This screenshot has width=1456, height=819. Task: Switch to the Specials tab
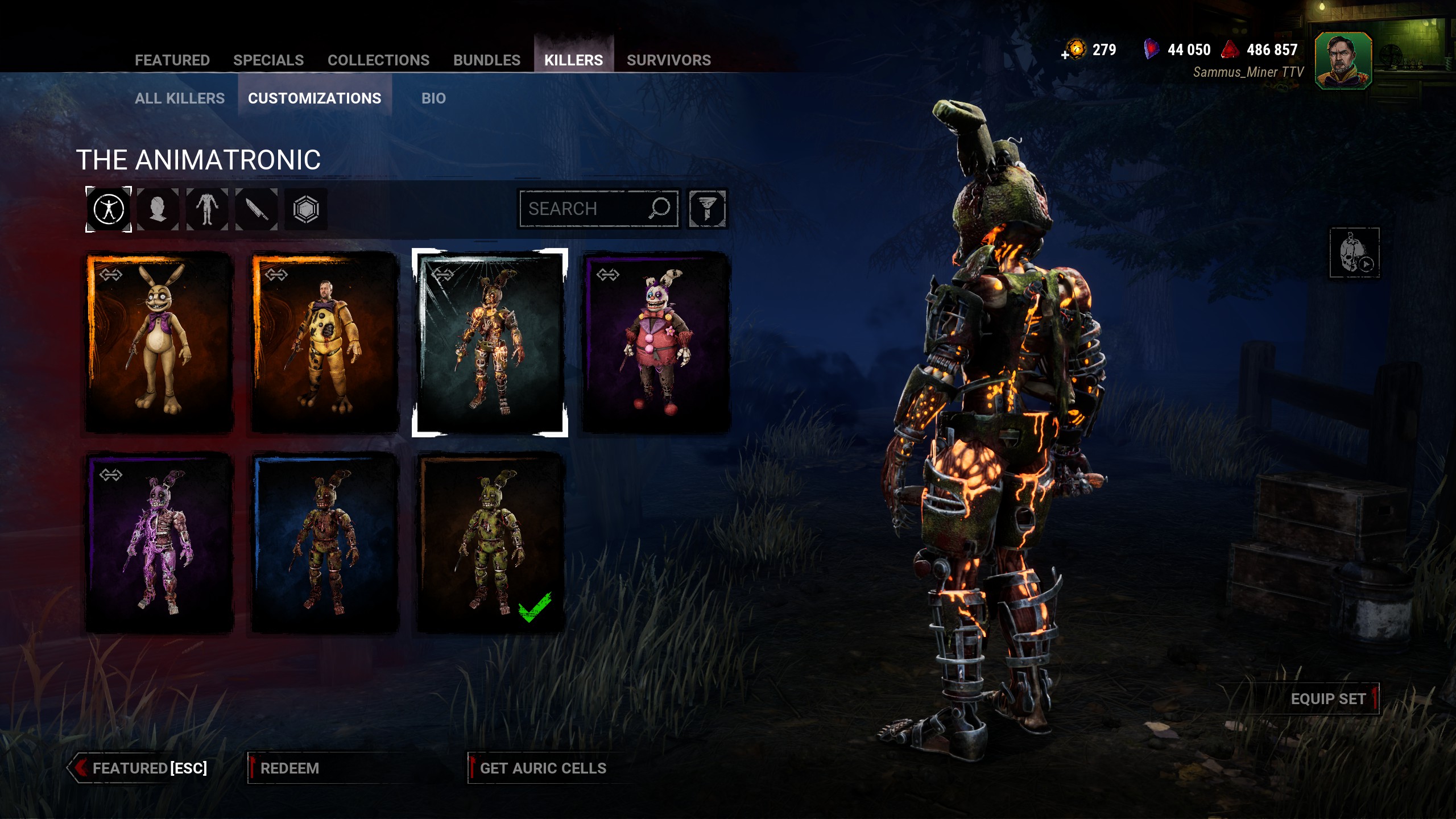point(268,60)
